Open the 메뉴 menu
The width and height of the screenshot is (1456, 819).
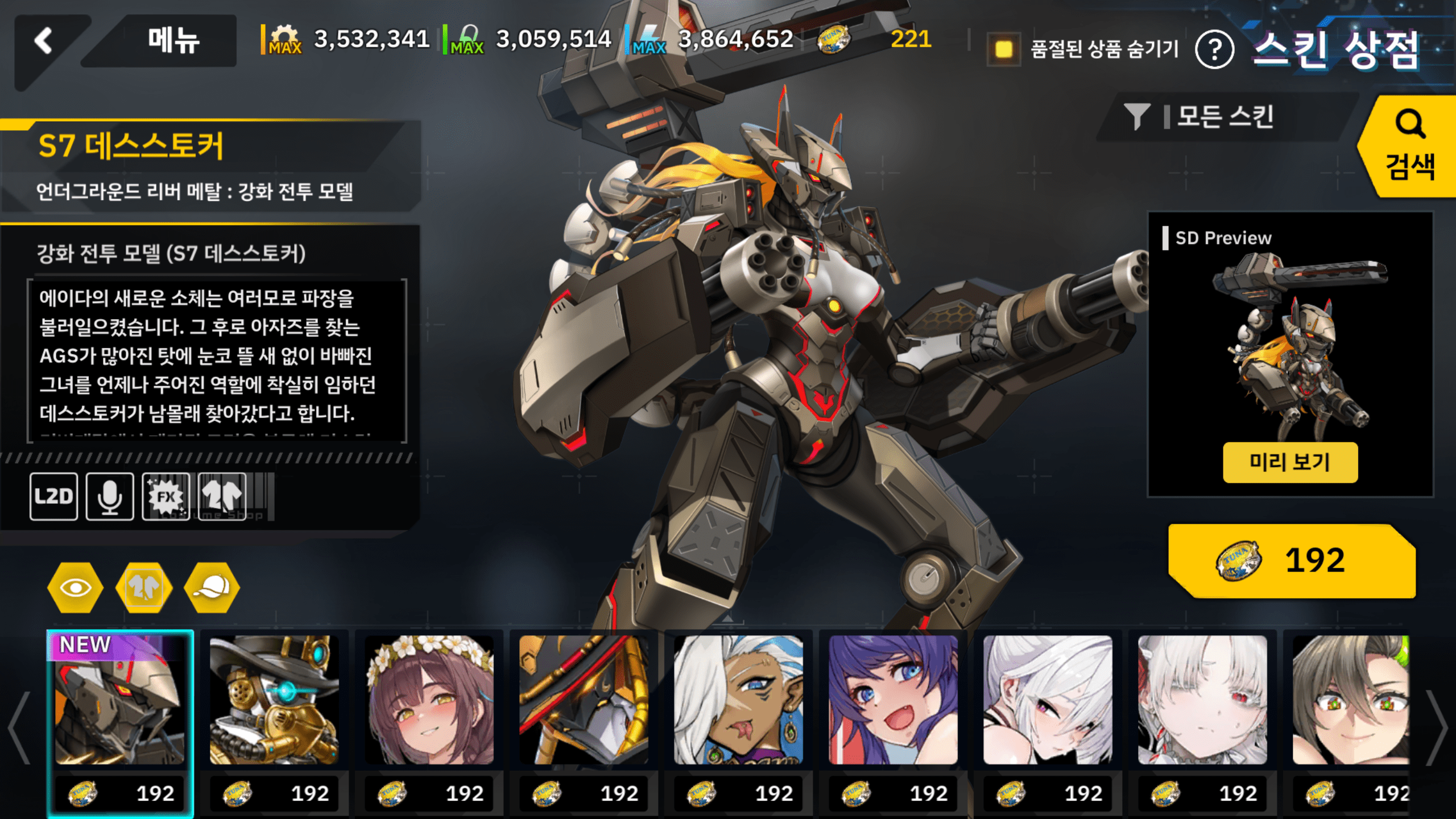(172, 41)
